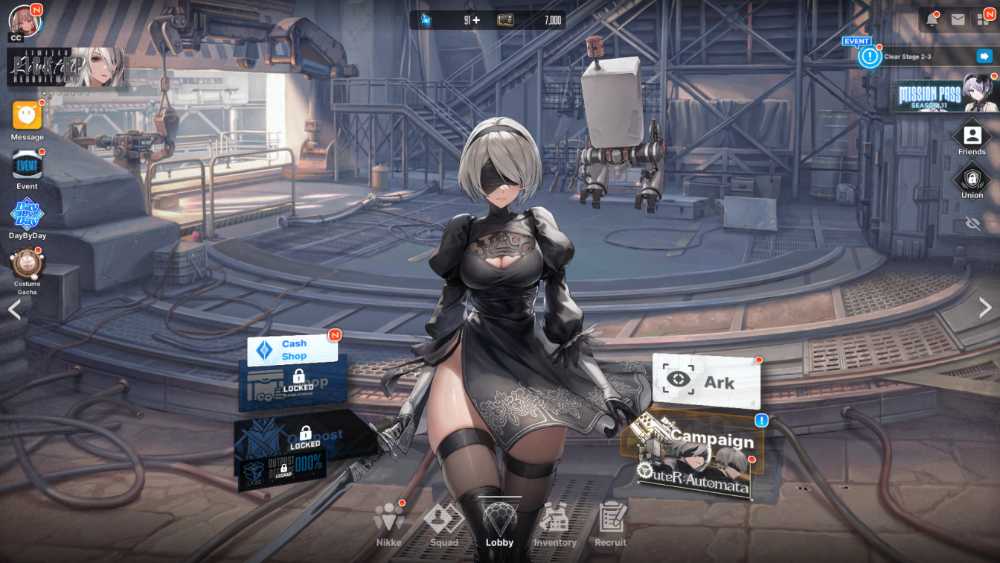Open the DayByDay rewards icon

click(27, 214)
